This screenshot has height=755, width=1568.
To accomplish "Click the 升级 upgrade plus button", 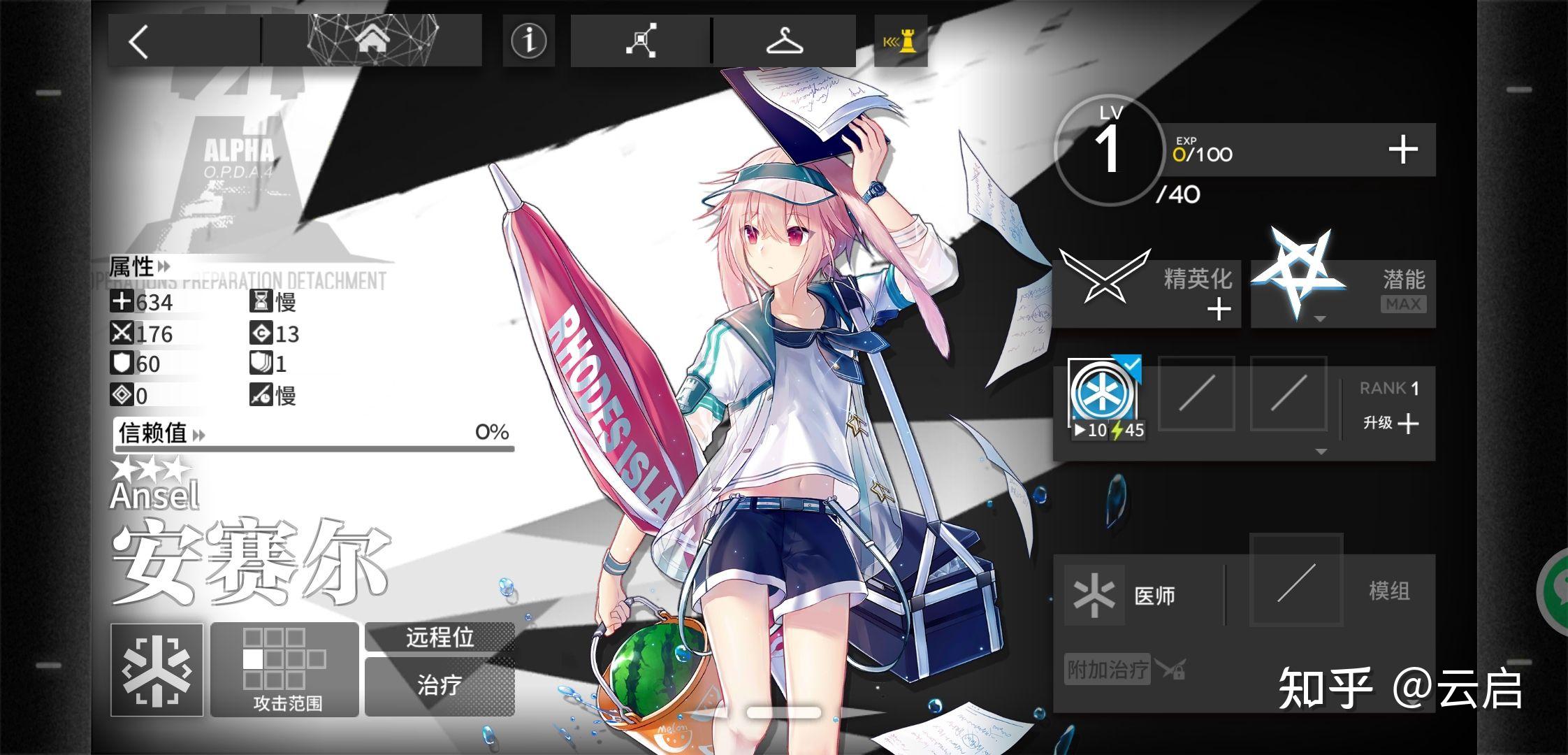I will tap(1407, 424).
